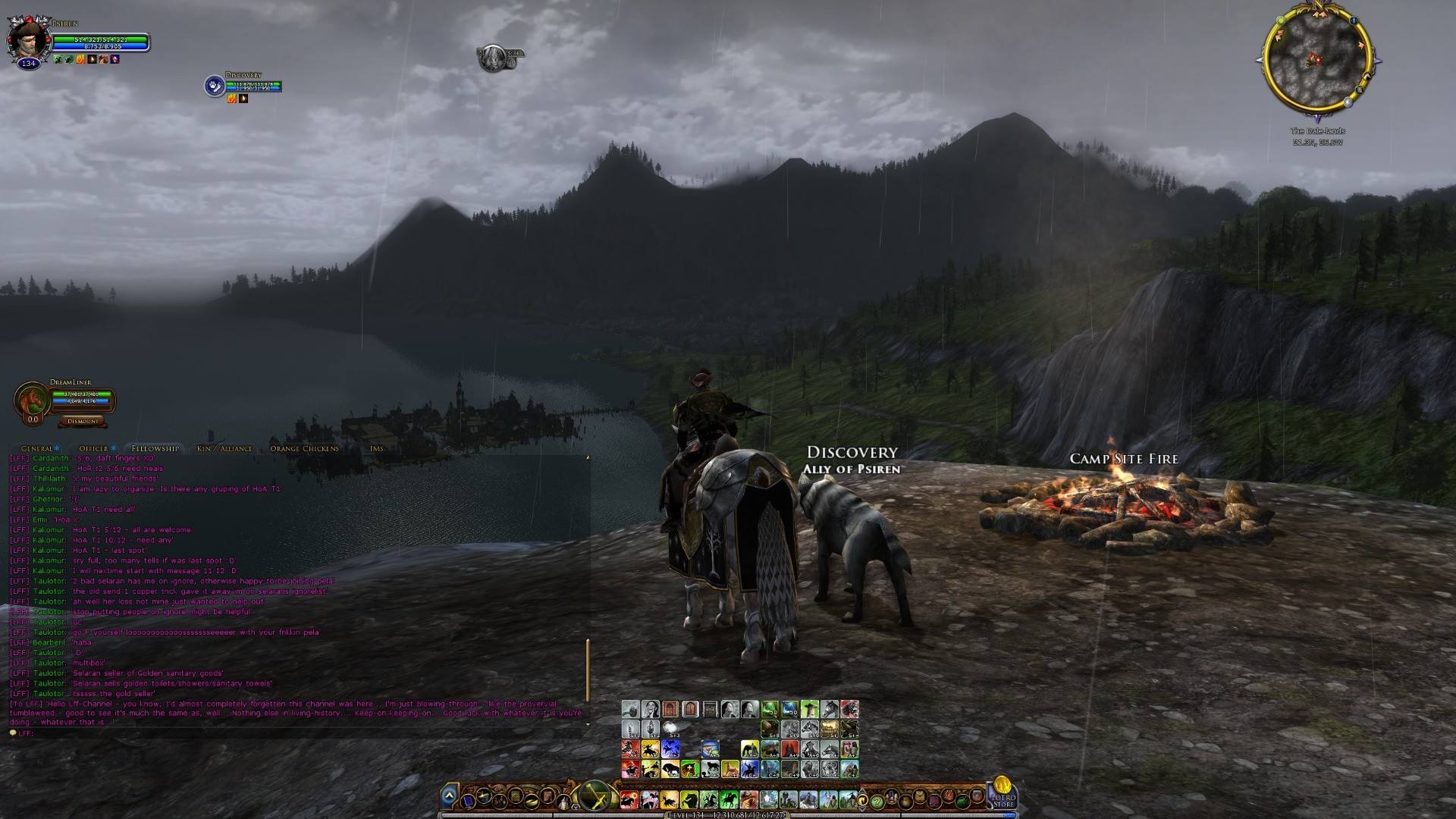Click the radar minimap
The width and height of the screenshot is (1456, 819).
(x=1317, y=61)
